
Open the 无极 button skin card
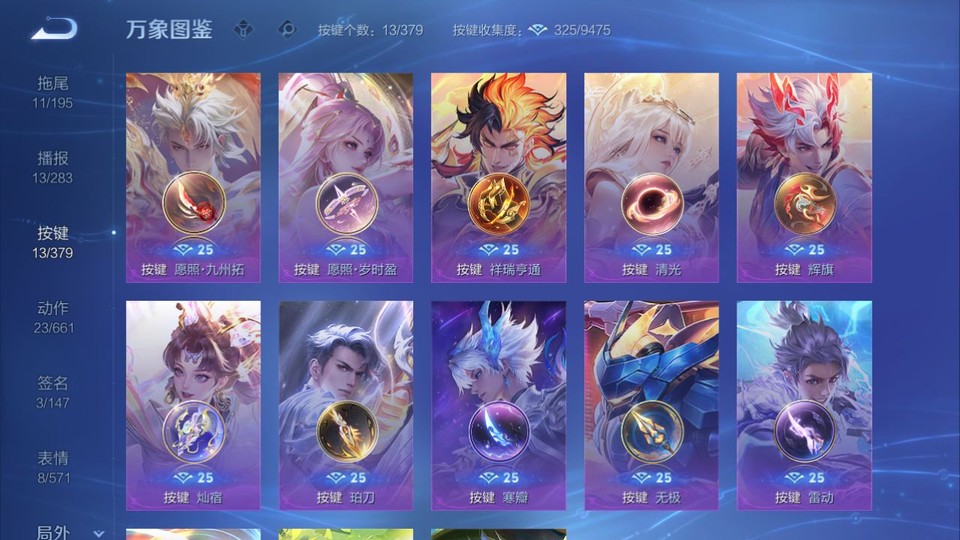tap(651, 405)
